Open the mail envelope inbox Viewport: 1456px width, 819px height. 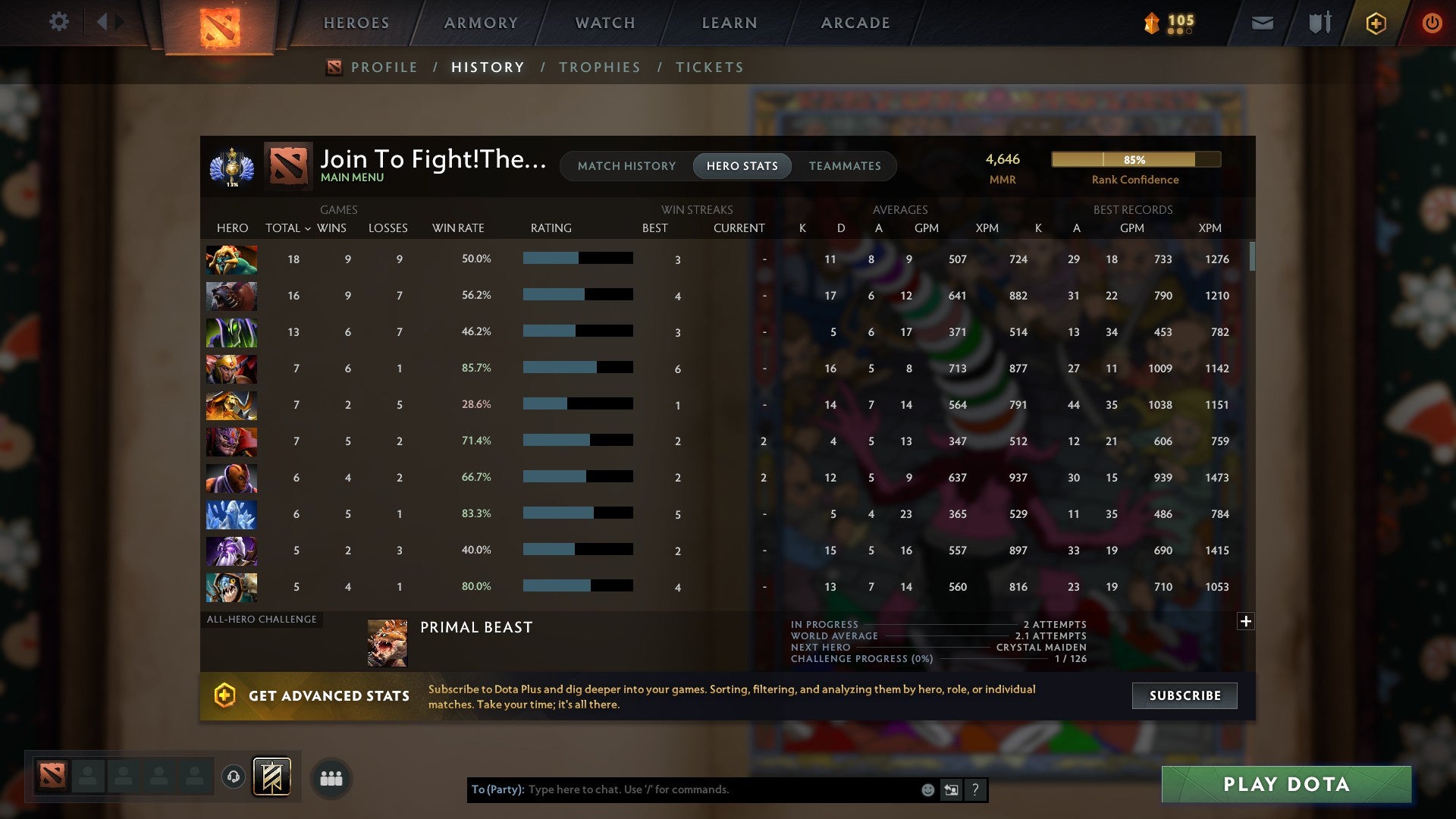(x=1261, y=24)
